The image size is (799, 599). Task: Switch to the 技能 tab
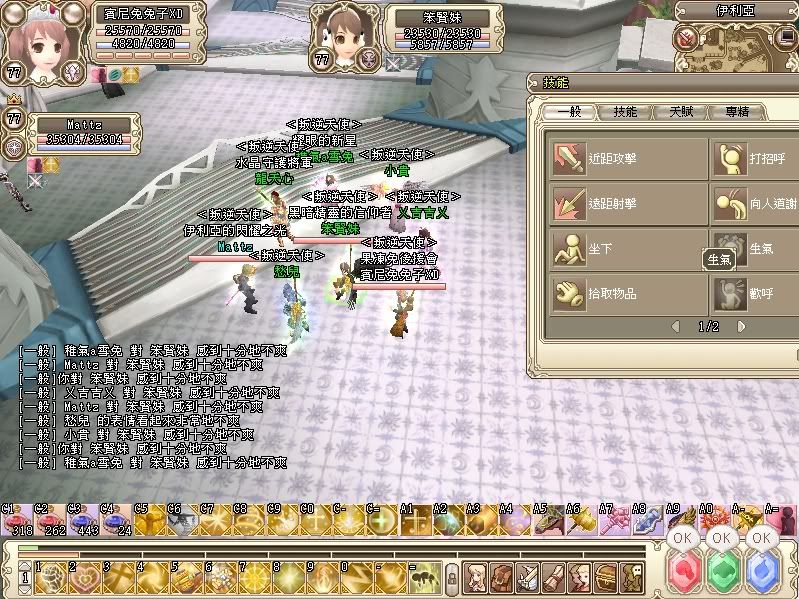[x=625, y=112]
